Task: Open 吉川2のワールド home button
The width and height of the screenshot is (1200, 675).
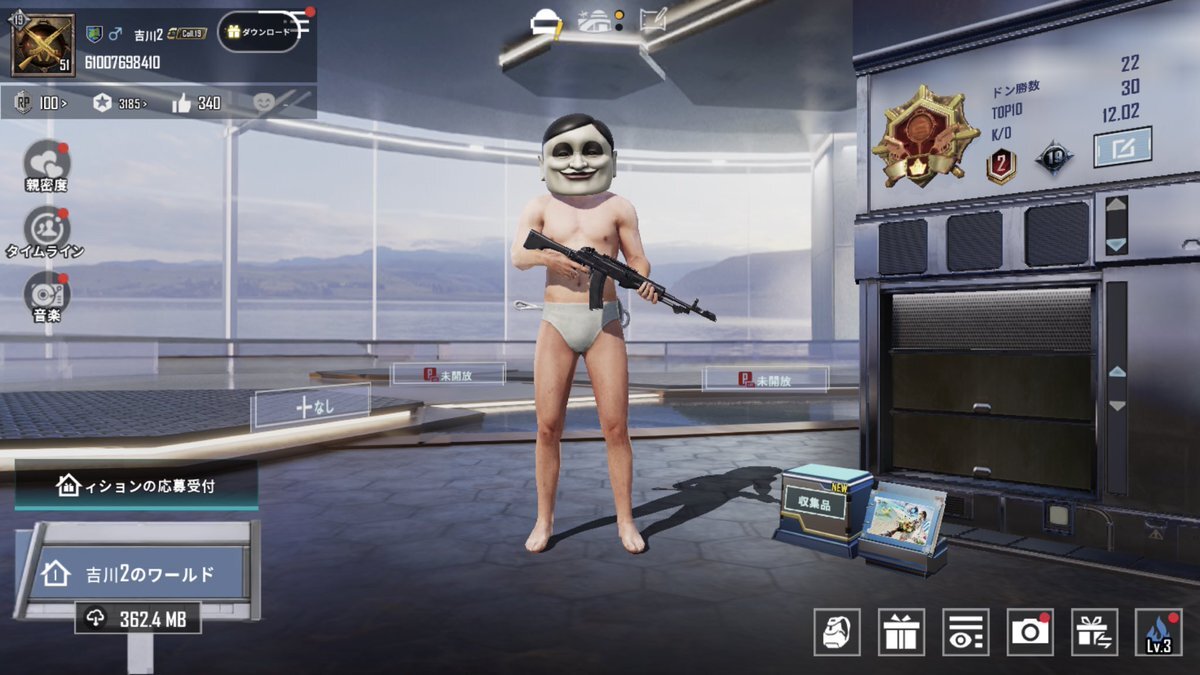Action: coord(130,573)
